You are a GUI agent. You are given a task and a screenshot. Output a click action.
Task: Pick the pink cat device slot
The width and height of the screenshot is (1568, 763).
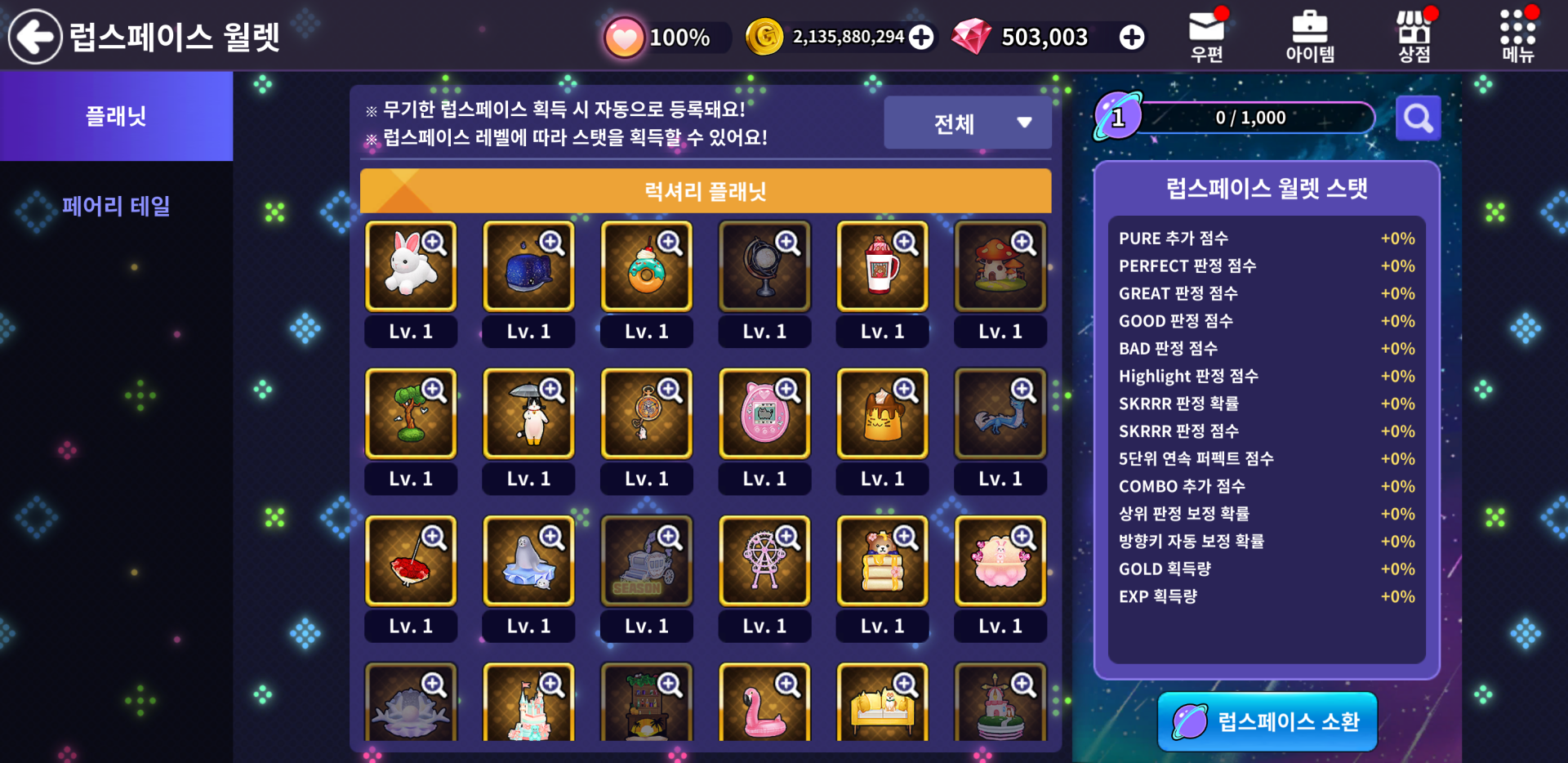click(764, 413)
